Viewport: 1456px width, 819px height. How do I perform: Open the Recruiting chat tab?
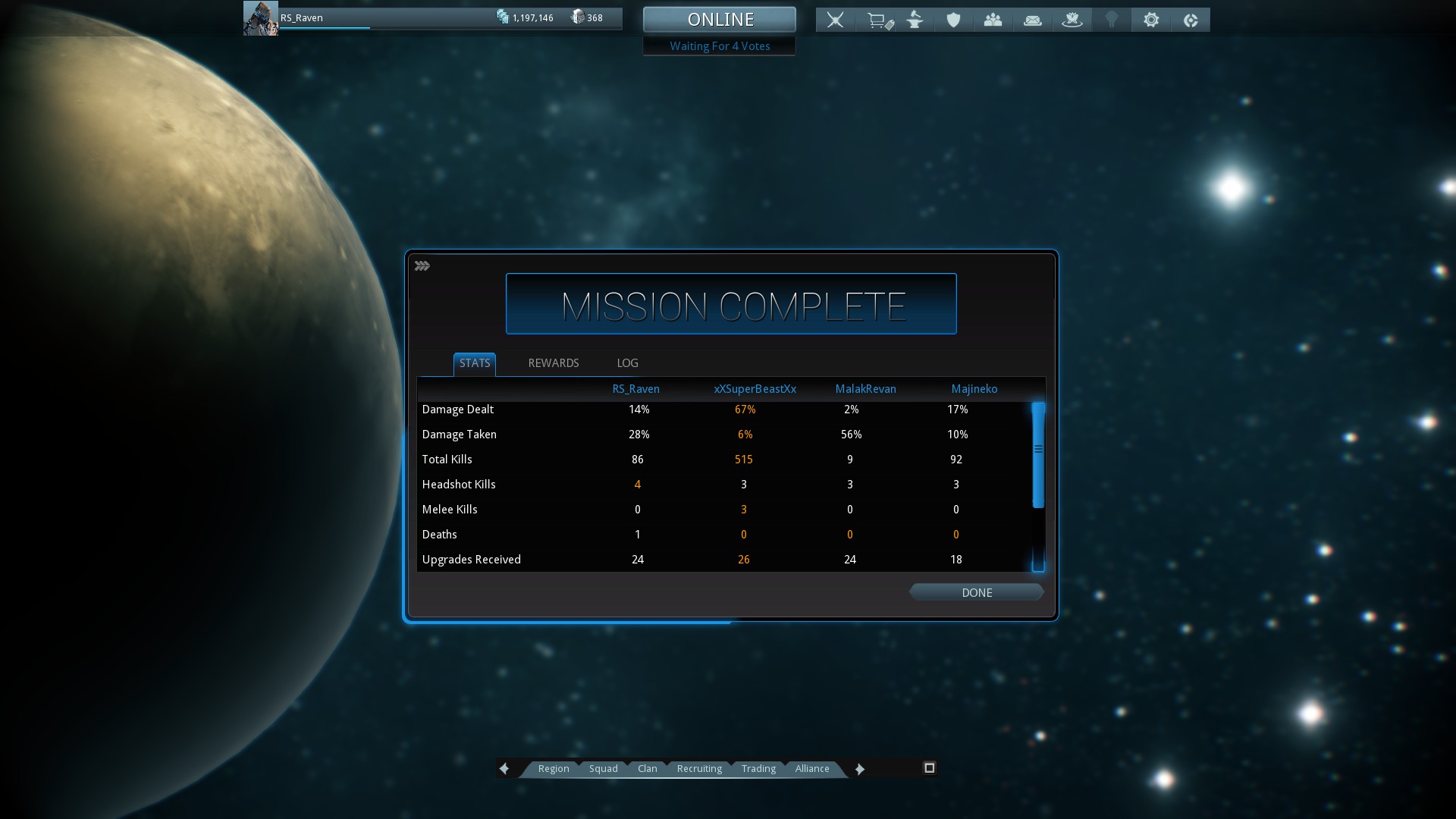click(x=699, y=769)
